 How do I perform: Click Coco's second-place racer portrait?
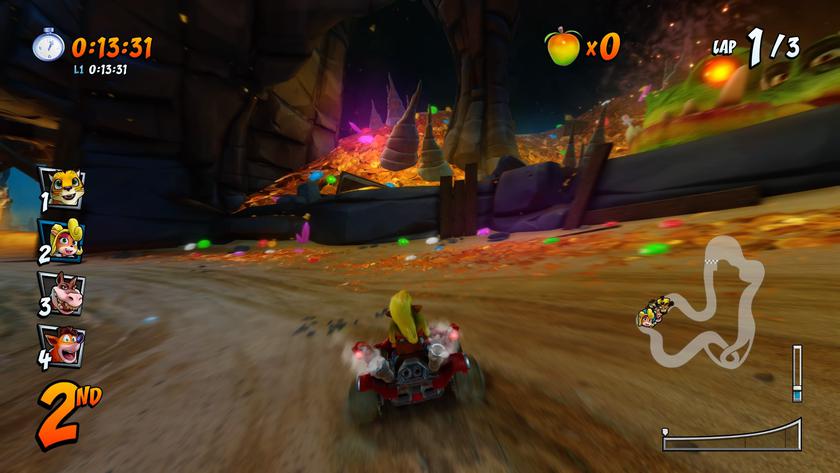(62, 240)
